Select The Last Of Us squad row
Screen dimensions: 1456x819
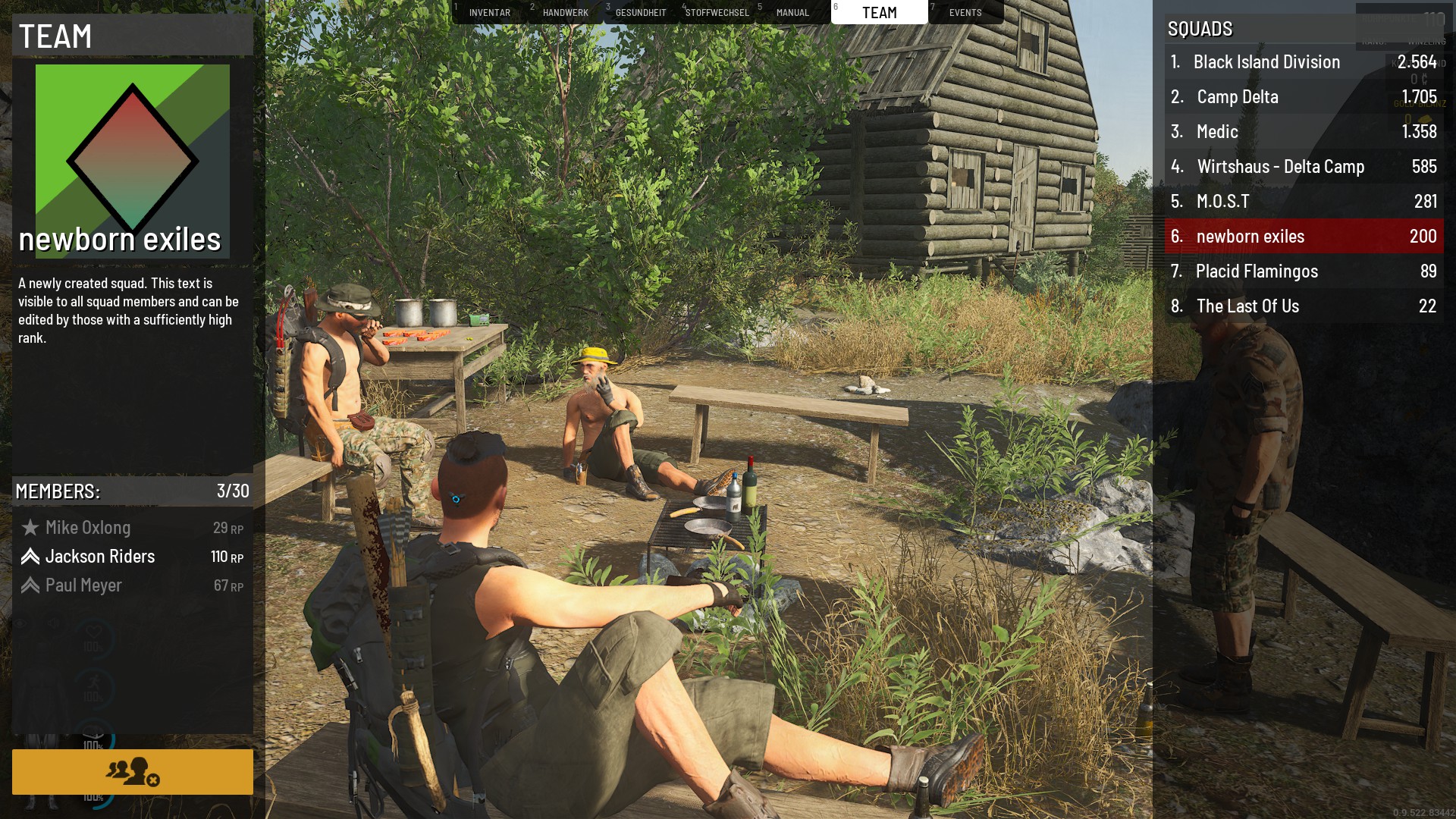[1304, 306]
